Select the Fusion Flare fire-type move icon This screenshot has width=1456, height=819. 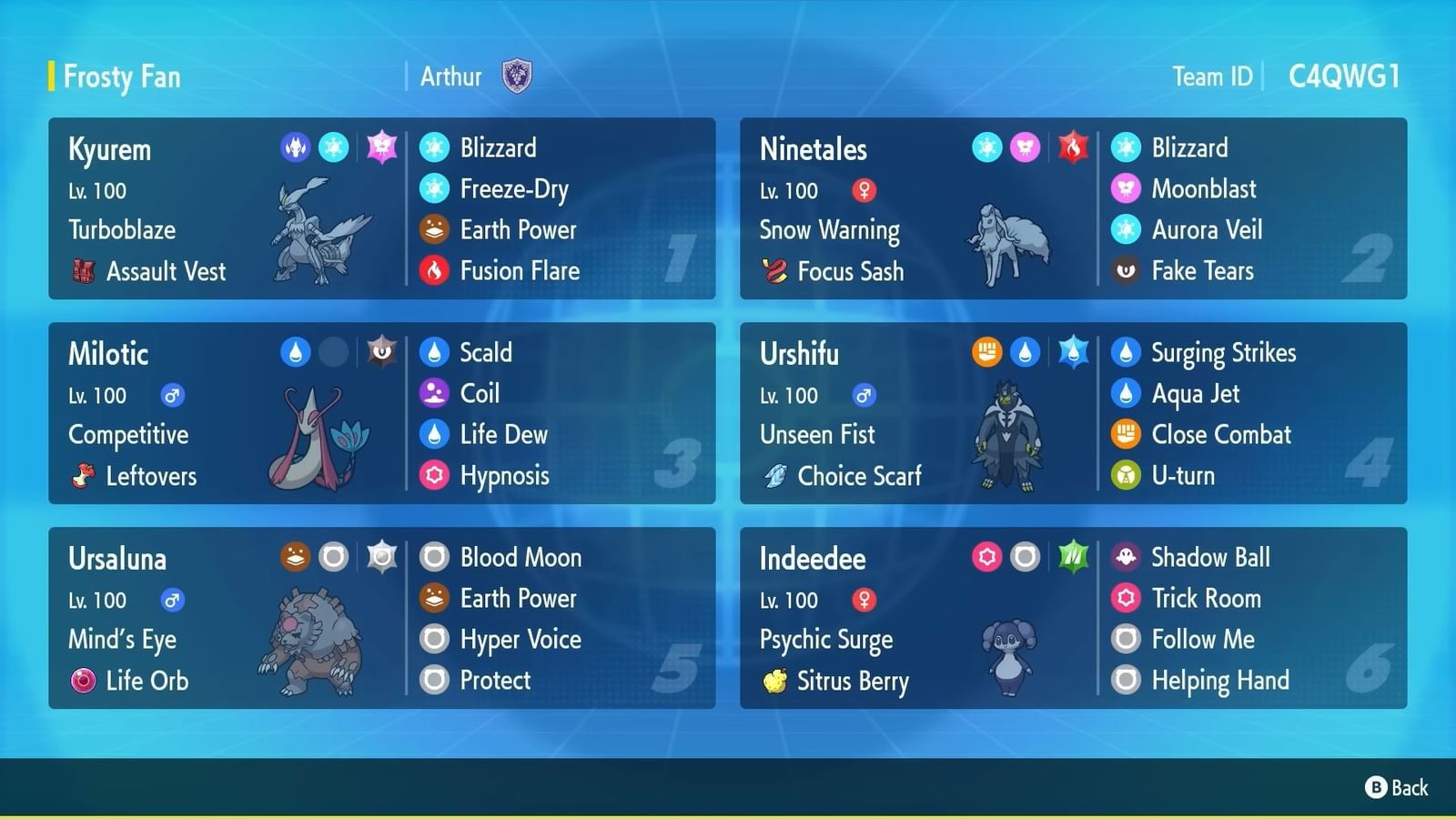coord(435,270)
